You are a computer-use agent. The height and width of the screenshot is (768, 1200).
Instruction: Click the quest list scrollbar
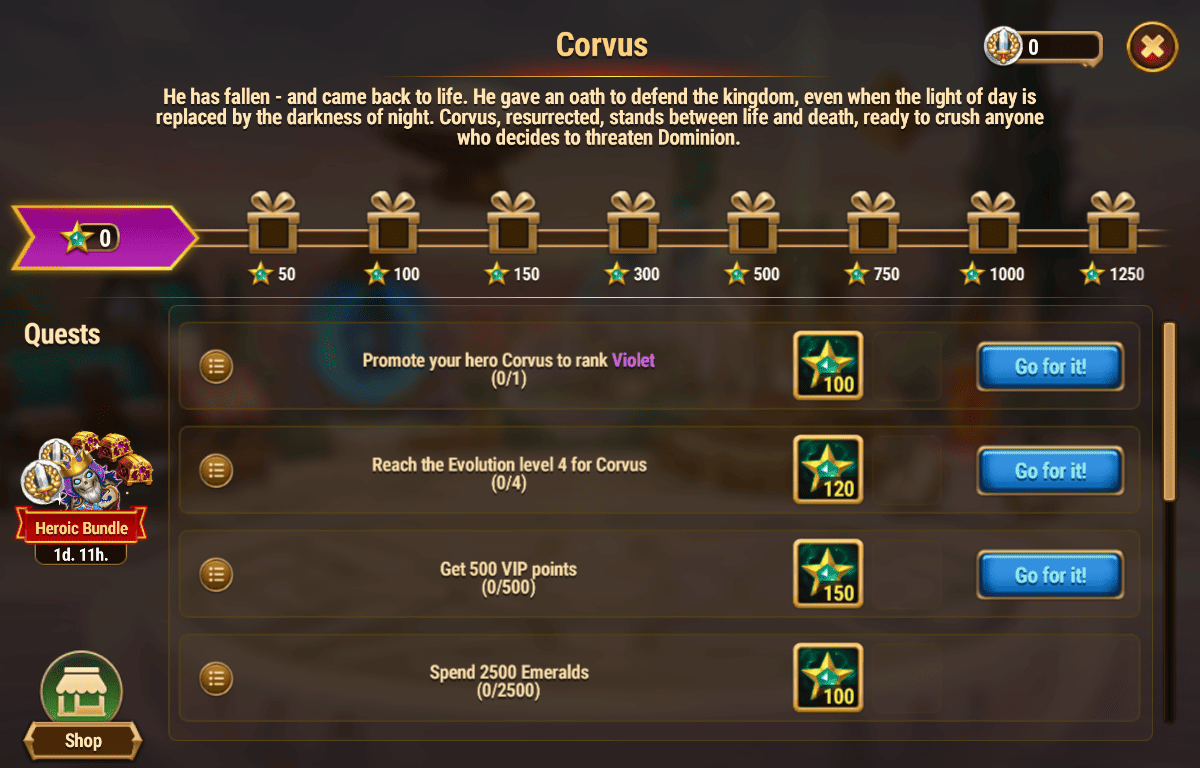pyautogui.click(x=1168, y=410)
